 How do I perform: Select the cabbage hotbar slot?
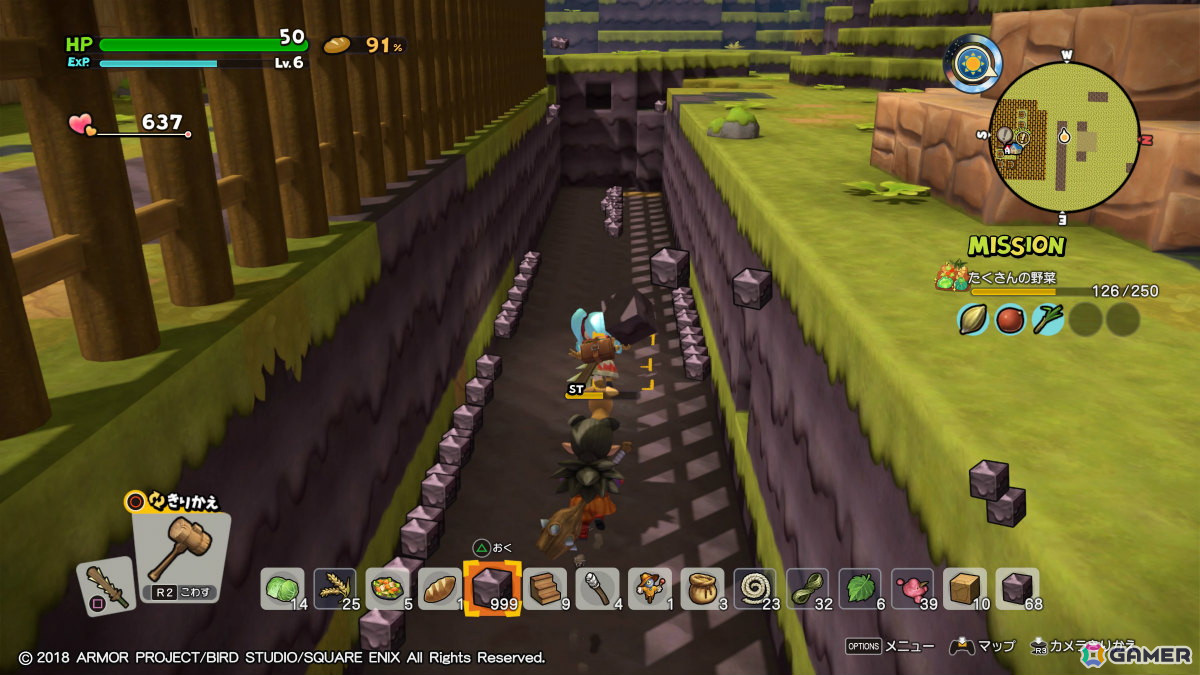[x=282, y=588]
